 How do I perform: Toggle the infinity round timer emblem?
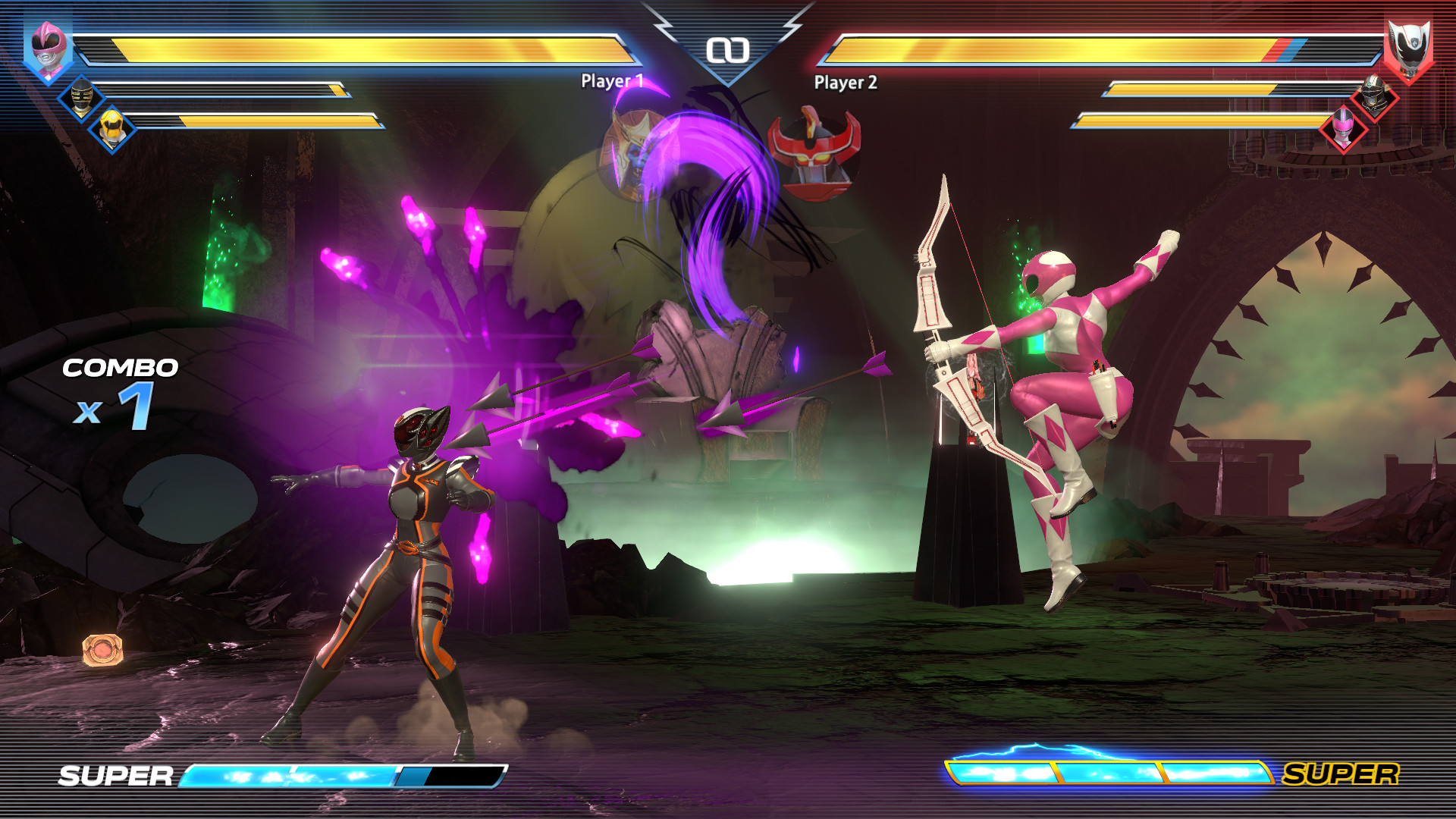tap(728, 50)
